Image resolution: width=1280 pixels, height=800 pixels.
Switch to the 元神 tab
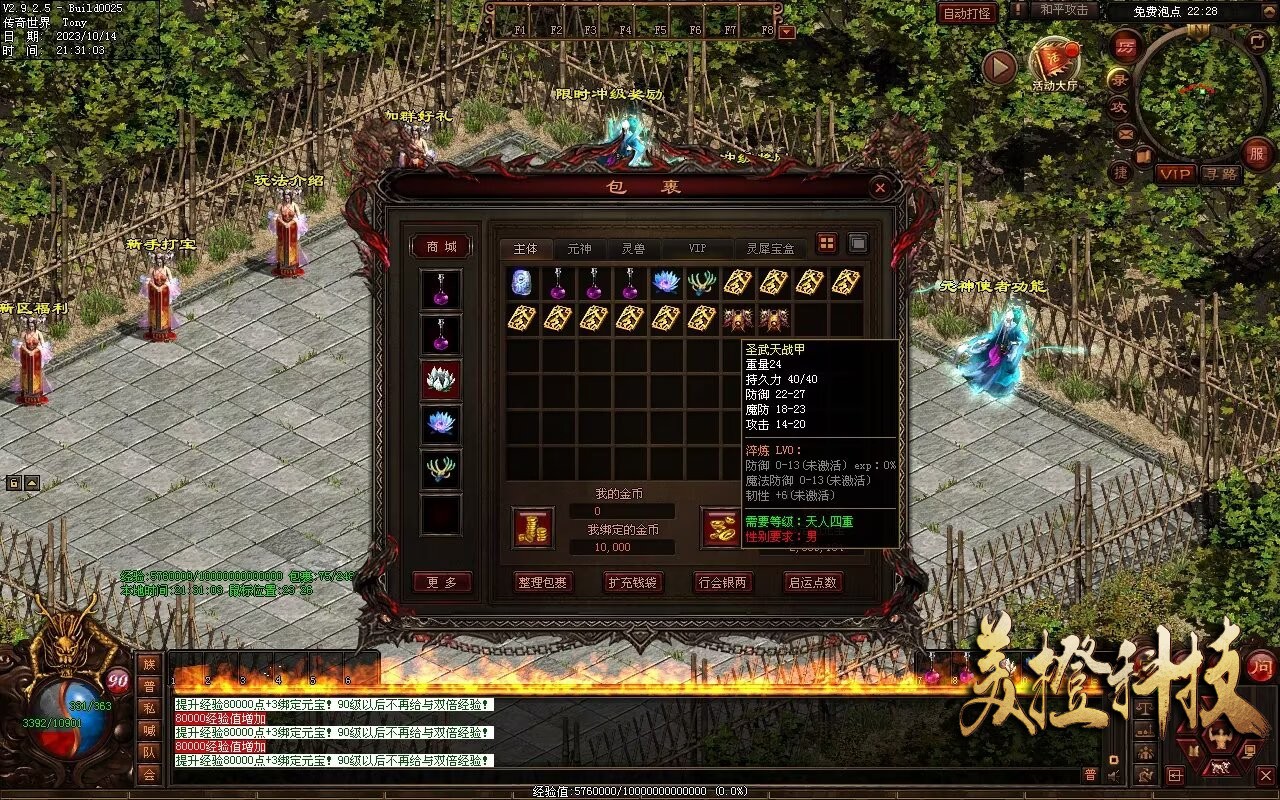coord(579,249)
